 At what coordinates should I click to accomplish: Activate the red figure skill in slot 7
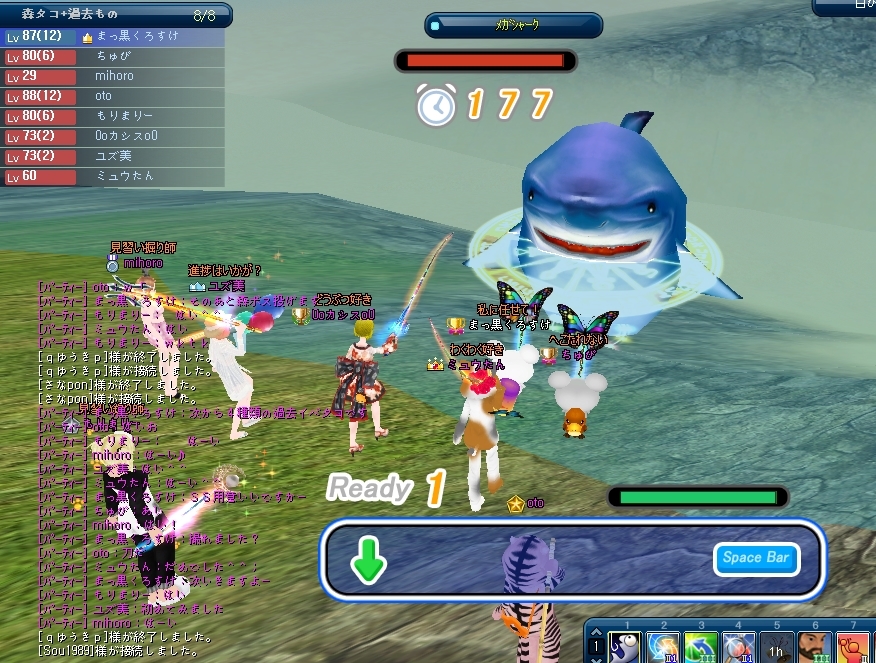853,648
